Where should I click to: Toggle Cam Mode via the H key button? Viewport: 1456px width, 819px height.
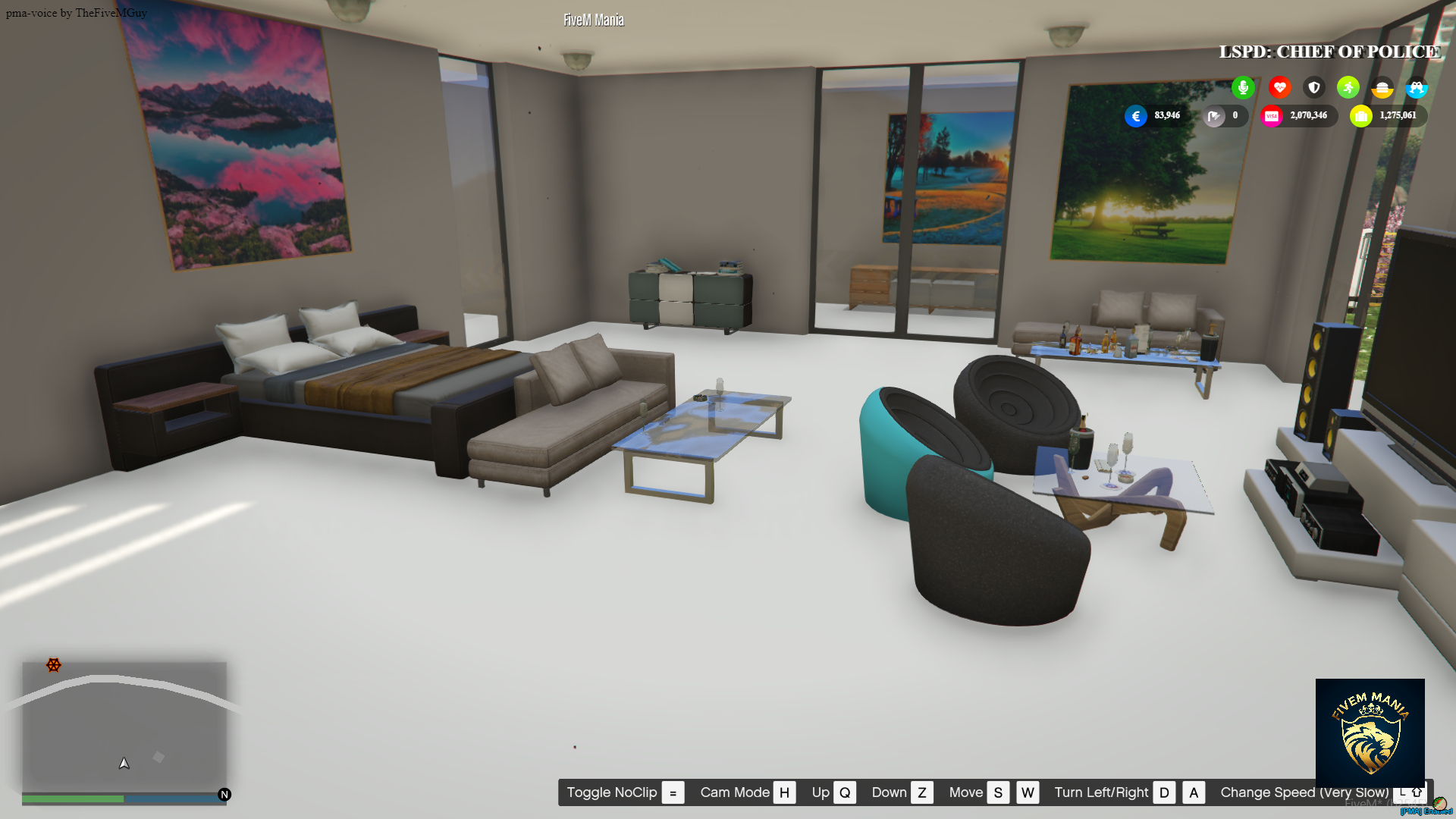[784, 792]
